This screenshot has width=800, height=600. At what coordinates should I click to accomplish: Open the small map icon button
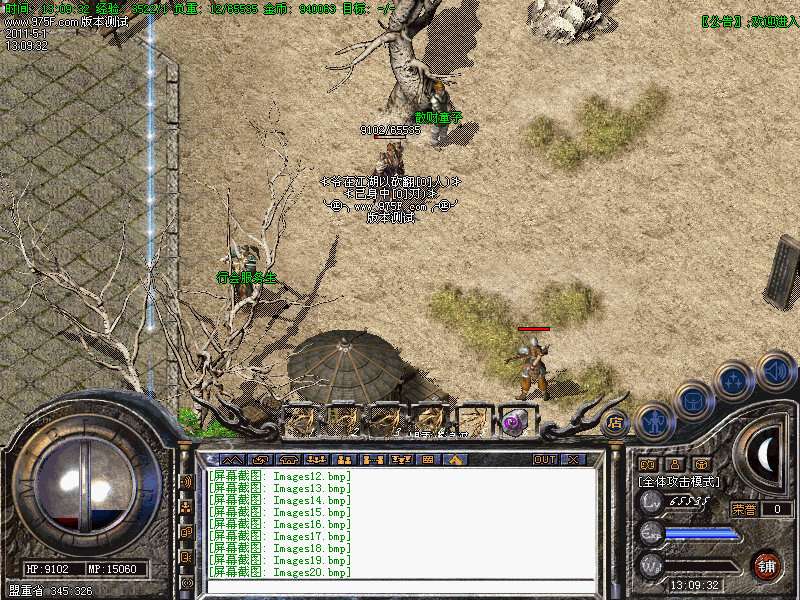(646, 464)
